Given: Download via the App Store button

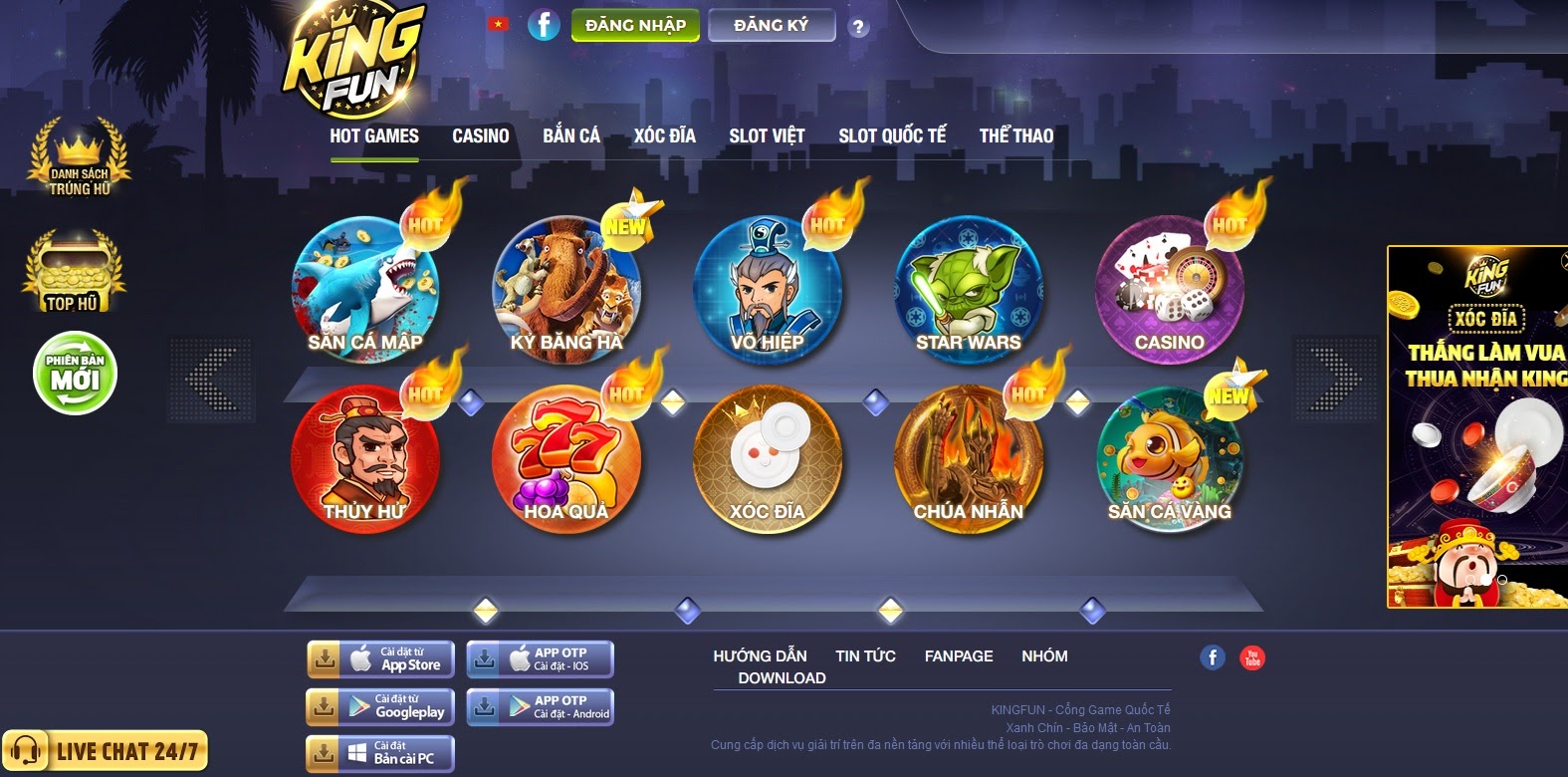Looking at the screenshot, I should pyautogui.click(x=380, y=658).
